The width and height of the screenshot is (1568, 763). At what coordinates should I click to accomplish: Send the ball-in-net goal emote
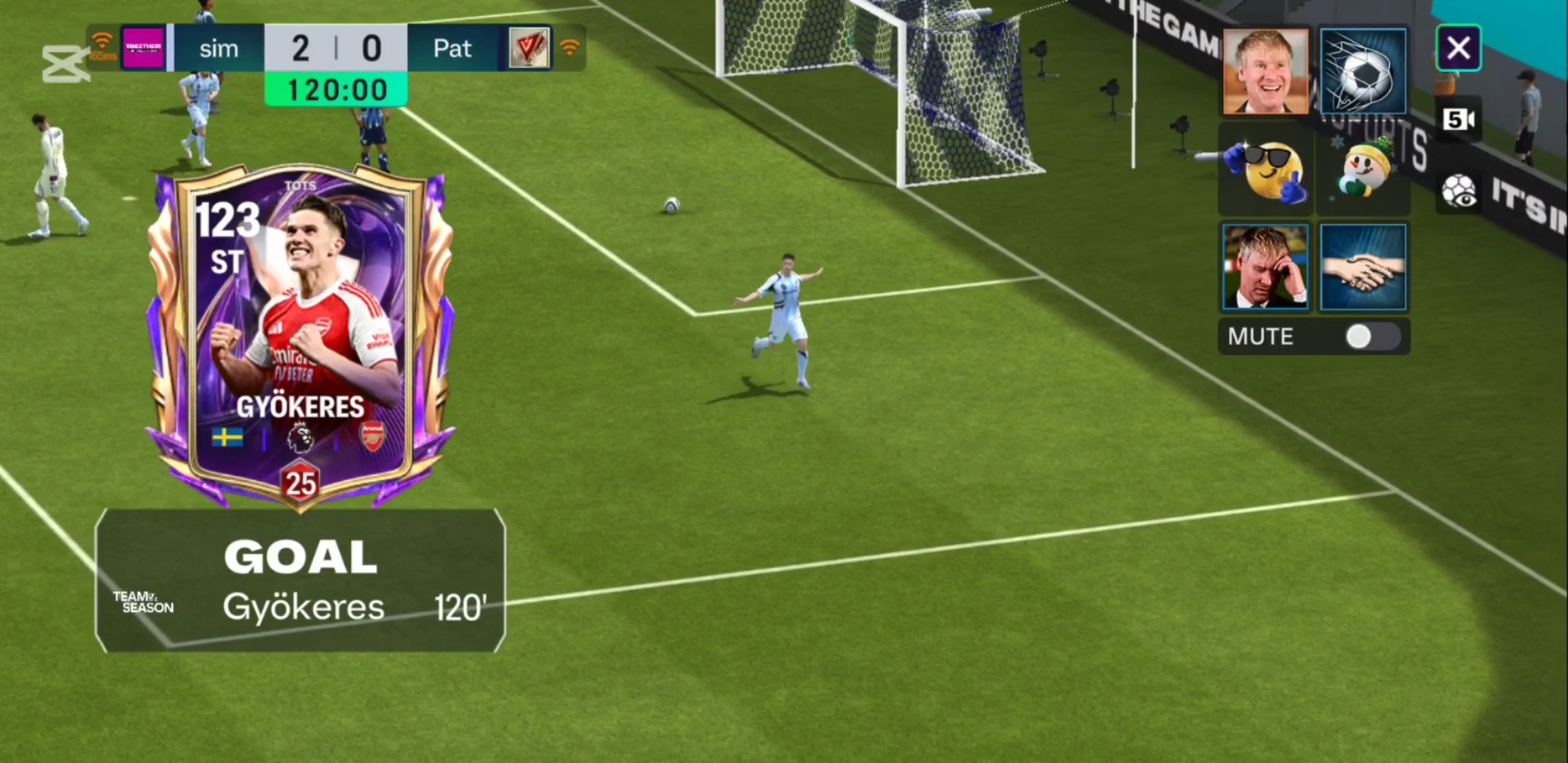1362,71
